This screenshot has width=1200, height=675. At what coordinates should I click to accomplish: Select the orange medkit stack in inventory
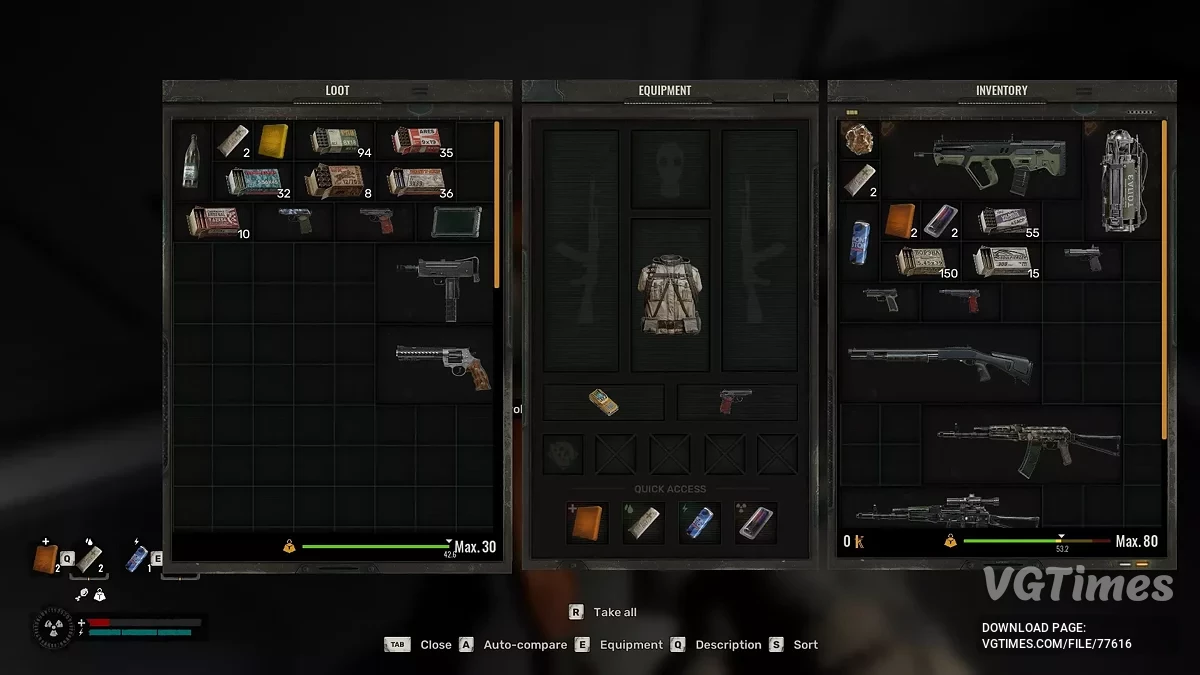click(x=900, y=220)
